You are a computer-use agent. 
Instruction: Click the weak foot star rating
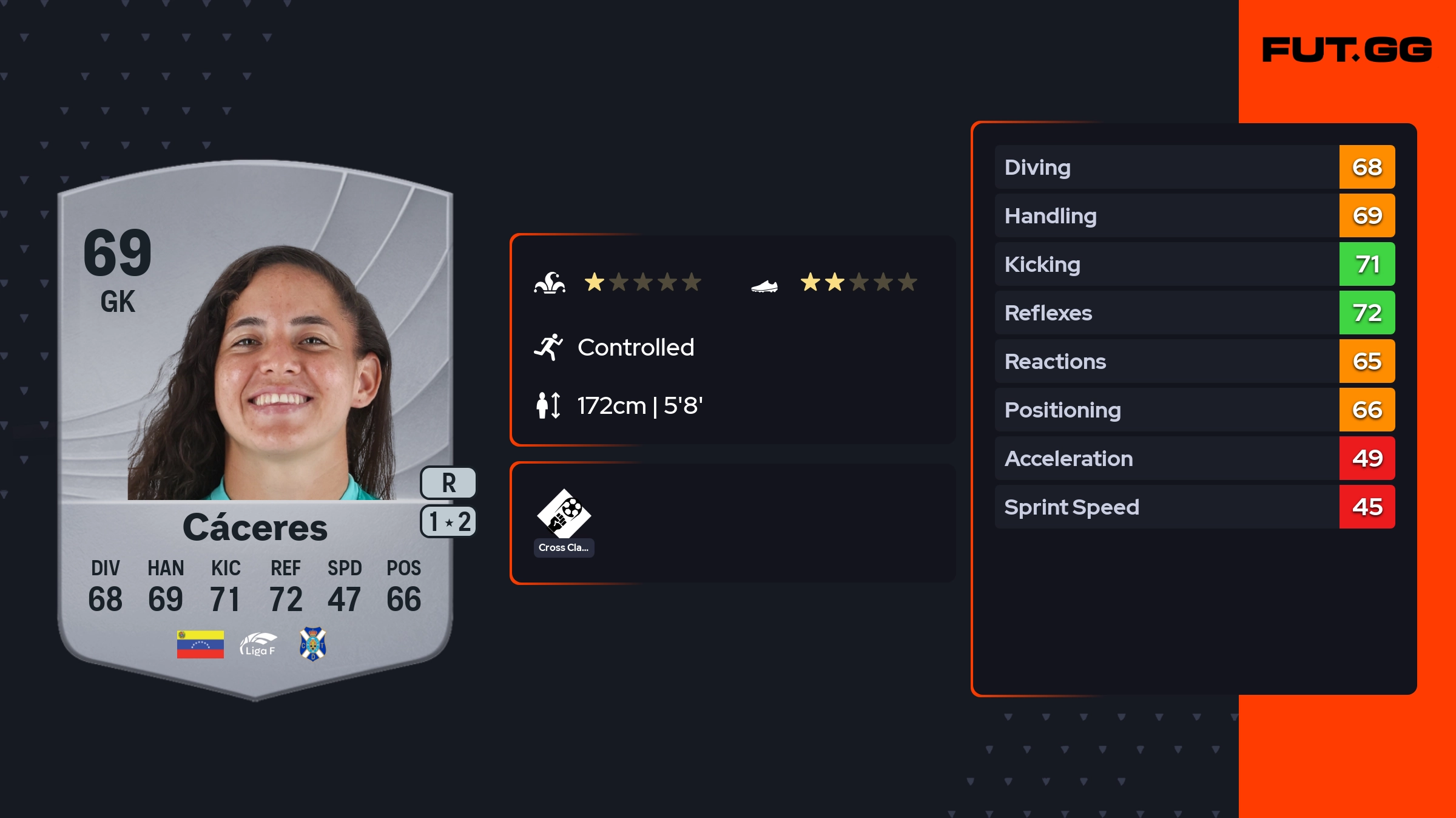(x=858, y=282)
